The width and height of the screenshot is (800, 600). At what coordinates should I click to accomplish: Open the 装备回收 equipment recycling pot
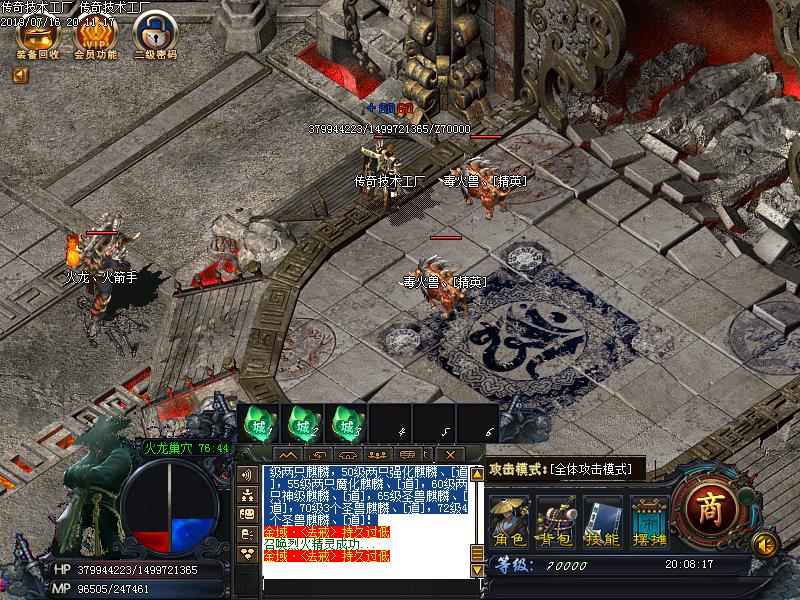point(38,36)
